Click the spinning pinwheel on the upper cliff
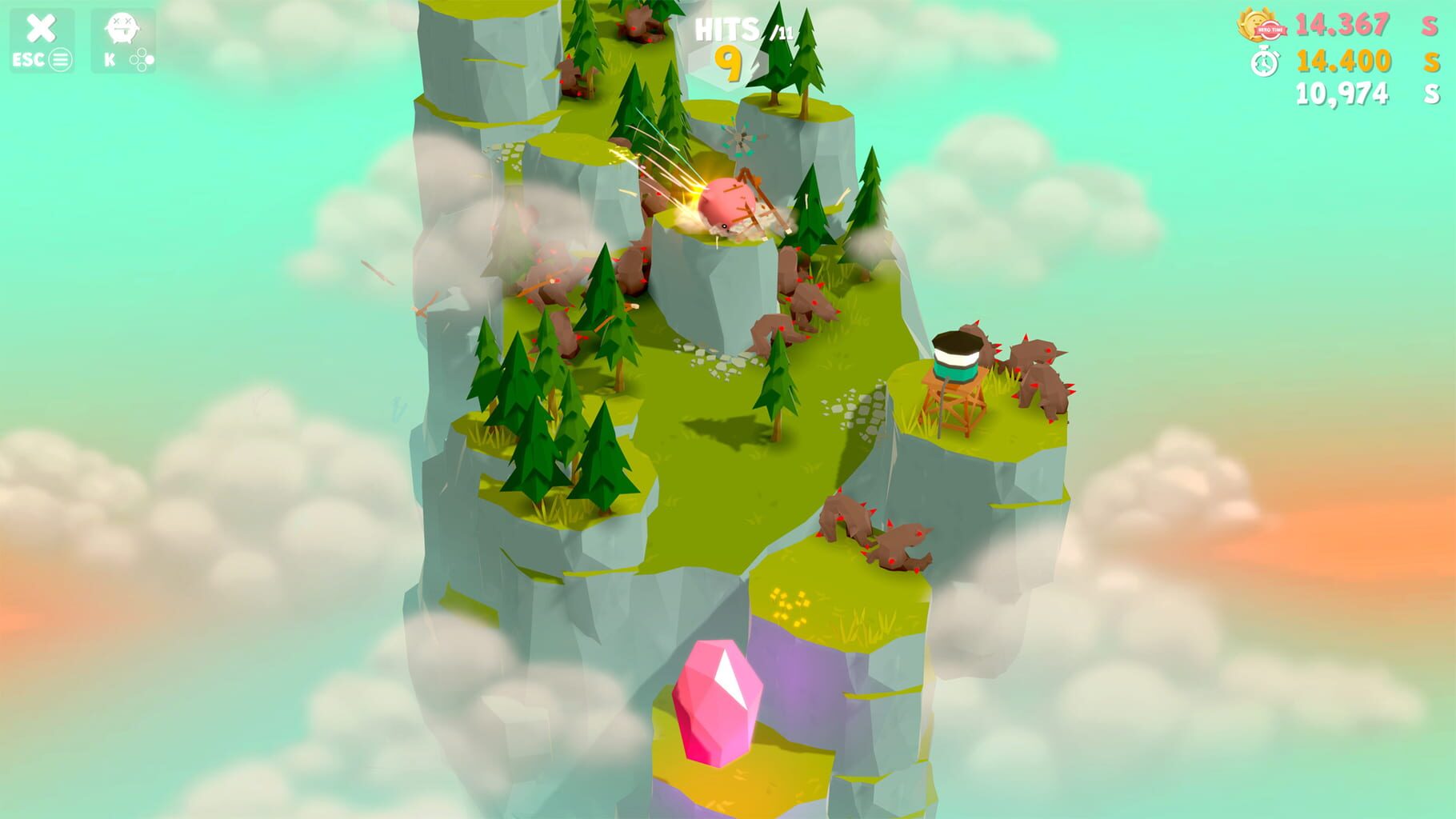Viewport: 1456px width, 819px height. click(740, 138)
